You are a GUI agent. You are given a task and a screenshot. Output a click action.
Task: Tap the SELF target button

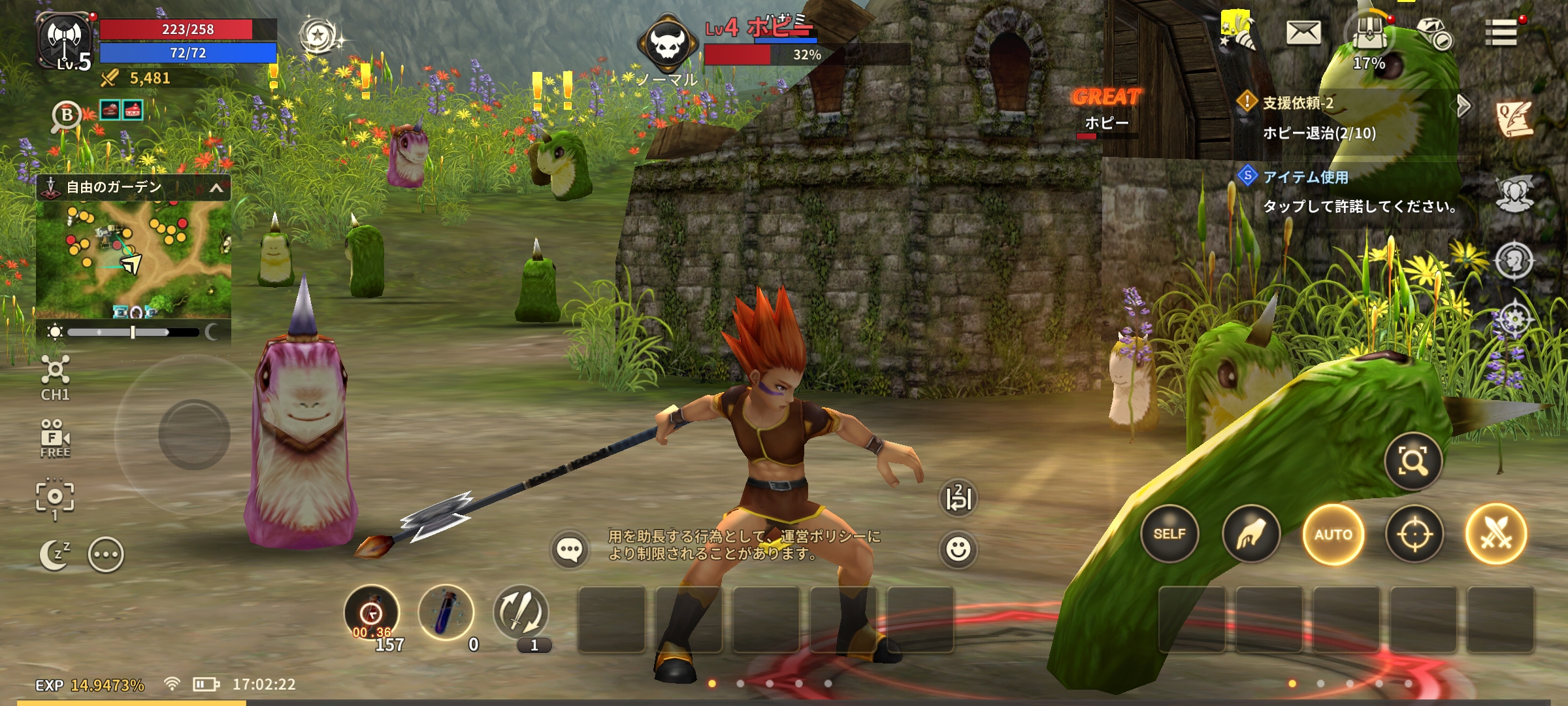click(x=1169, y=533)
